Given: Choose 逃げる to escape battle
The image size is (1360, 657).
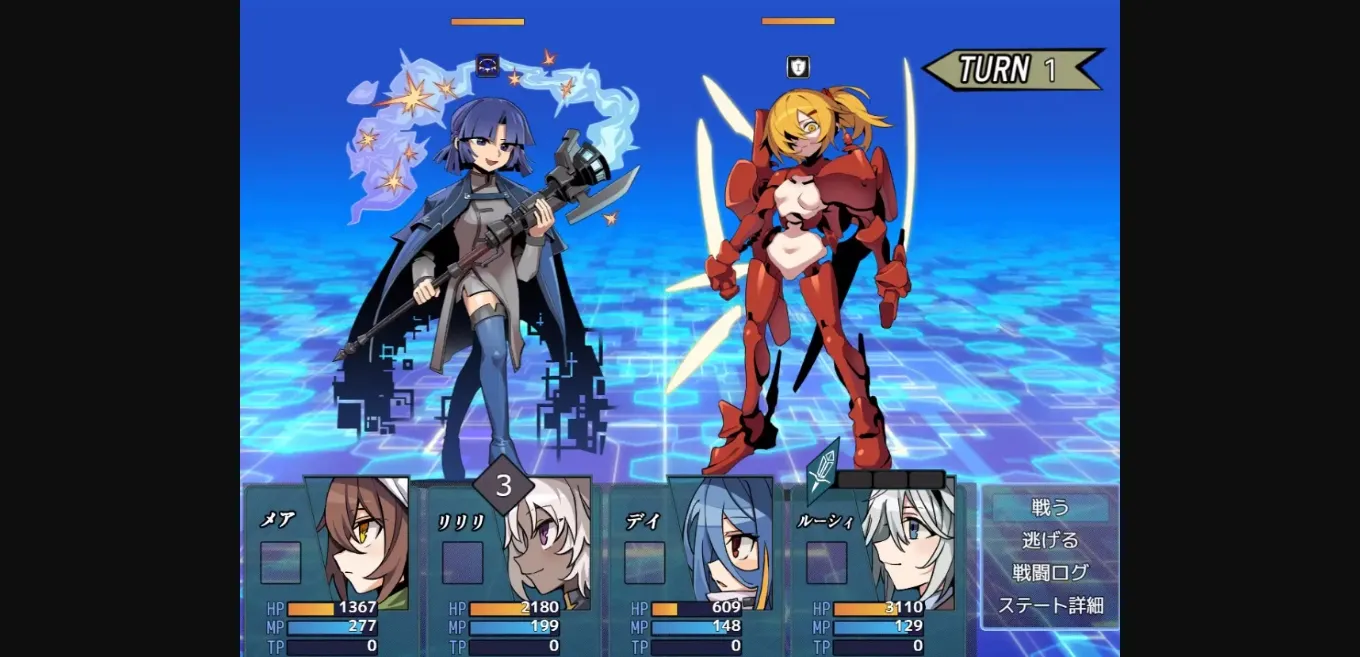Looking at the screenshot, I should (x=1050, y=540).
